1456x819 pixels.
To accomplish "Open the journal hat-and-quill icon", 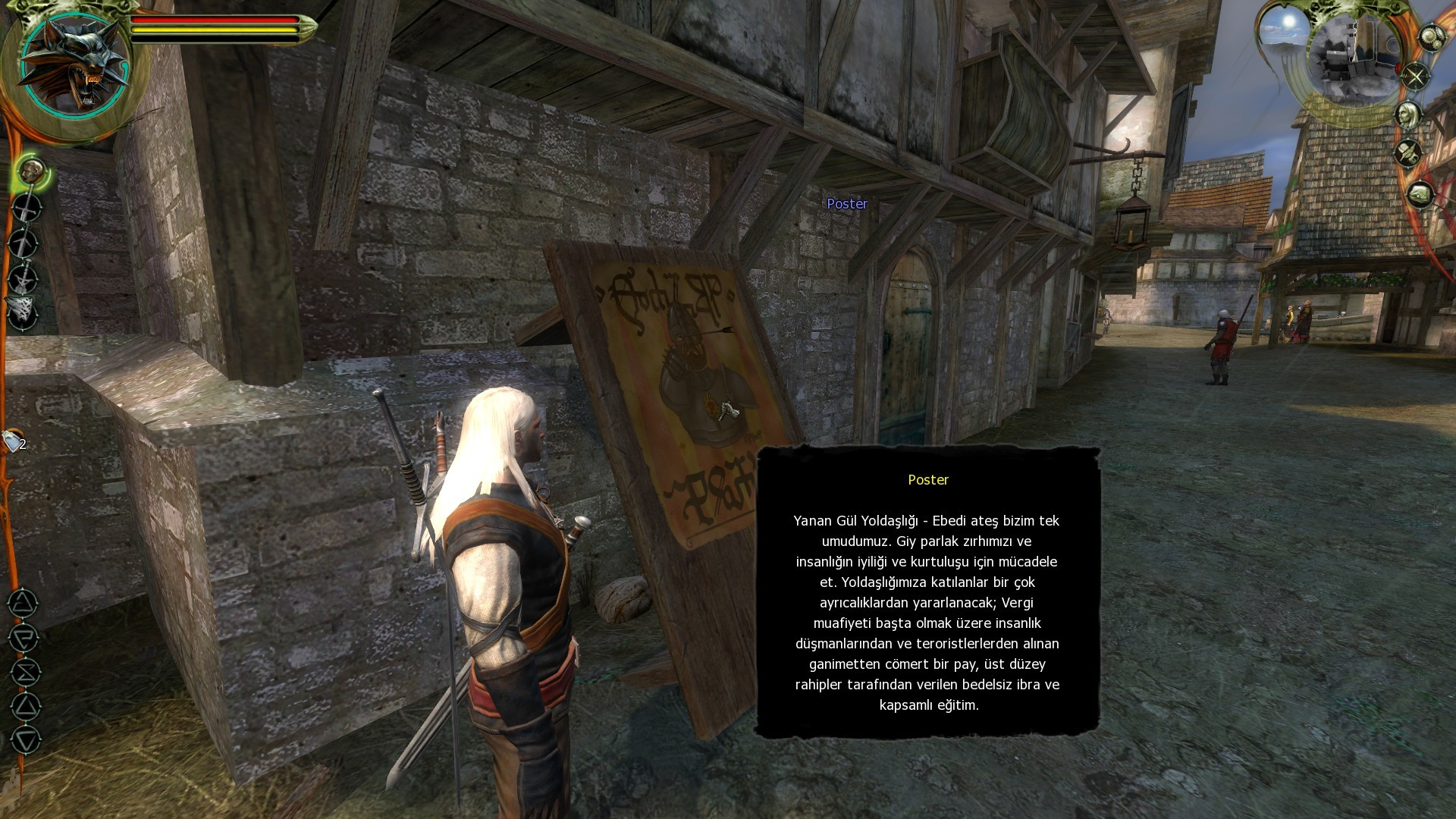I will 1408,154.
